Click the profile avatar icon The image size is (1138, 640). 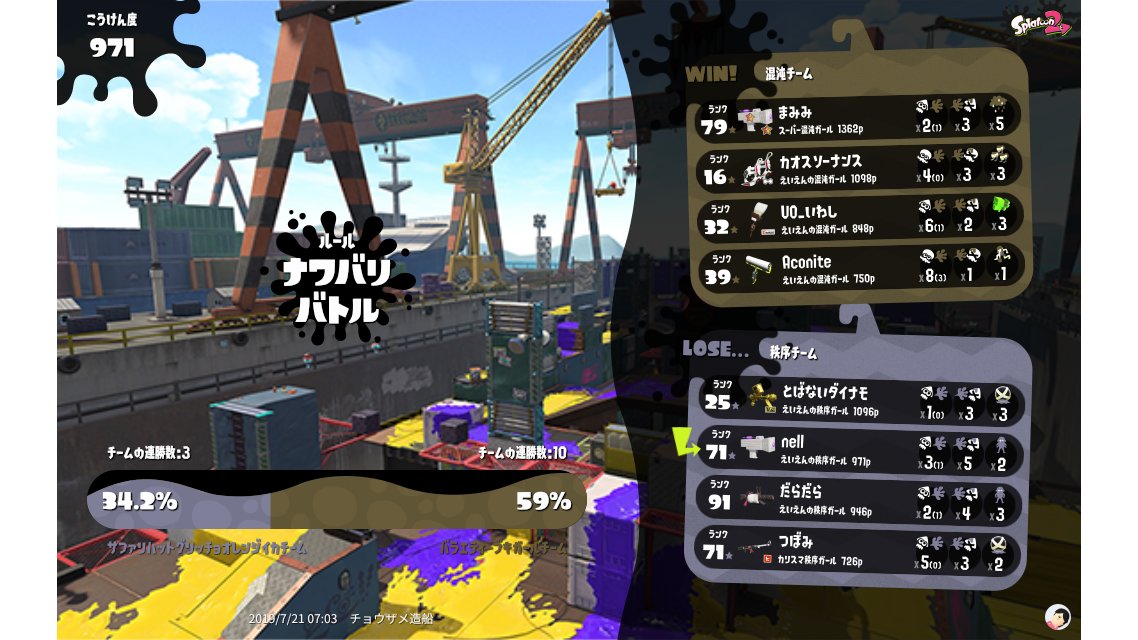pos(1057,616)
